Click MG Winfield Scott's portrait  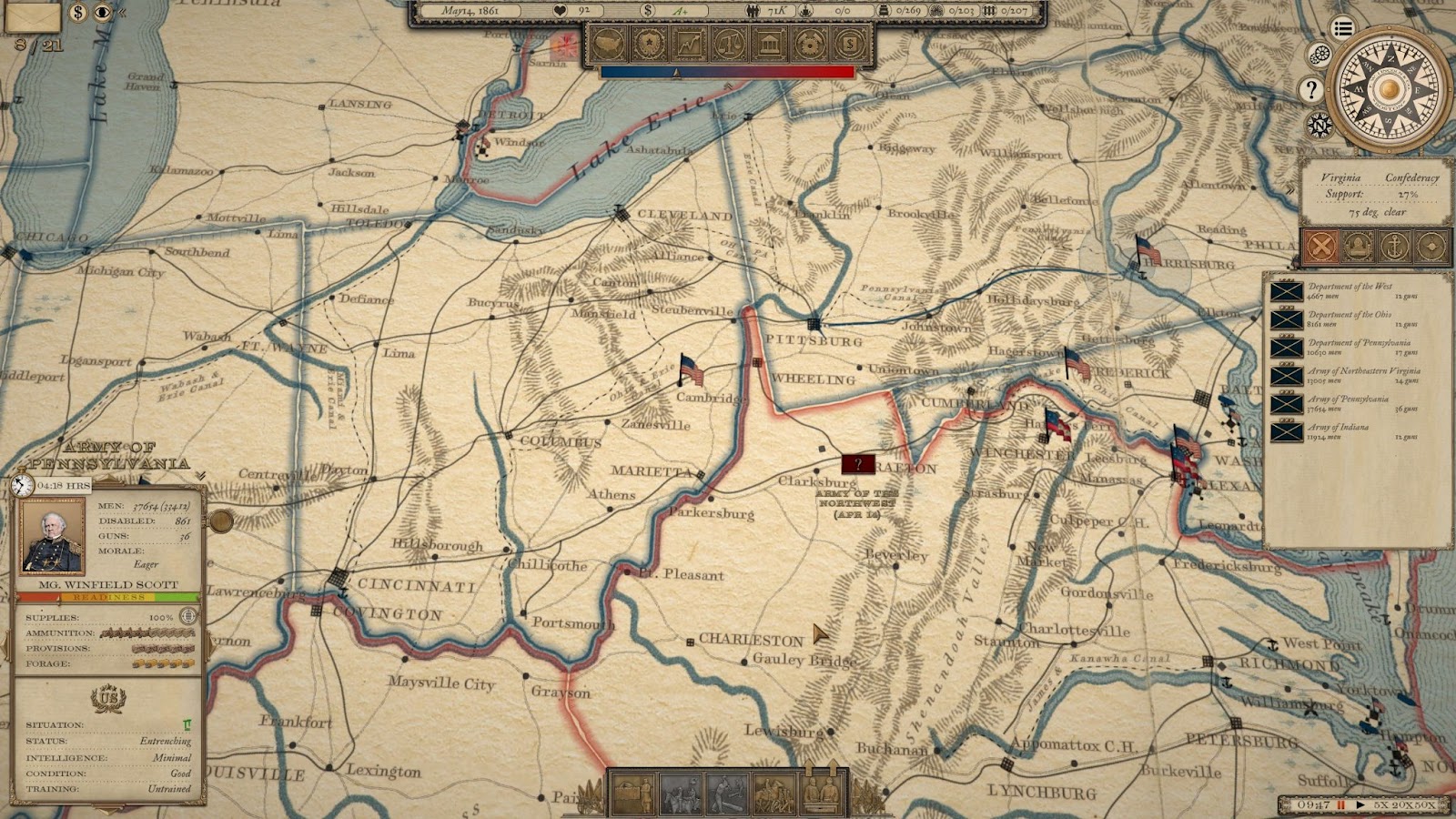click(x=53, y=536)
